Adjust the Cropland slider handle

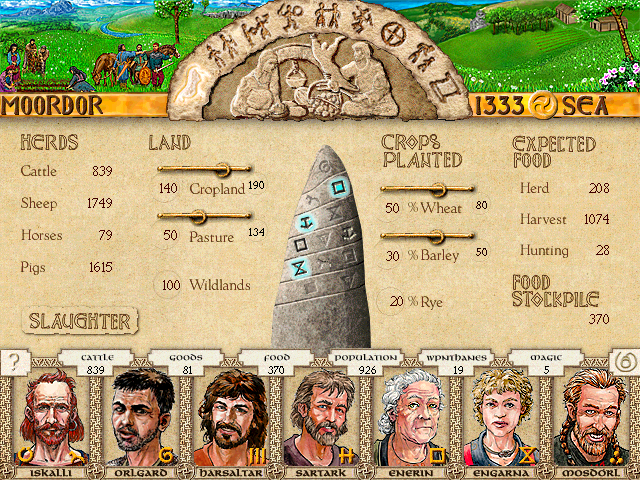[x=222, y=169]
